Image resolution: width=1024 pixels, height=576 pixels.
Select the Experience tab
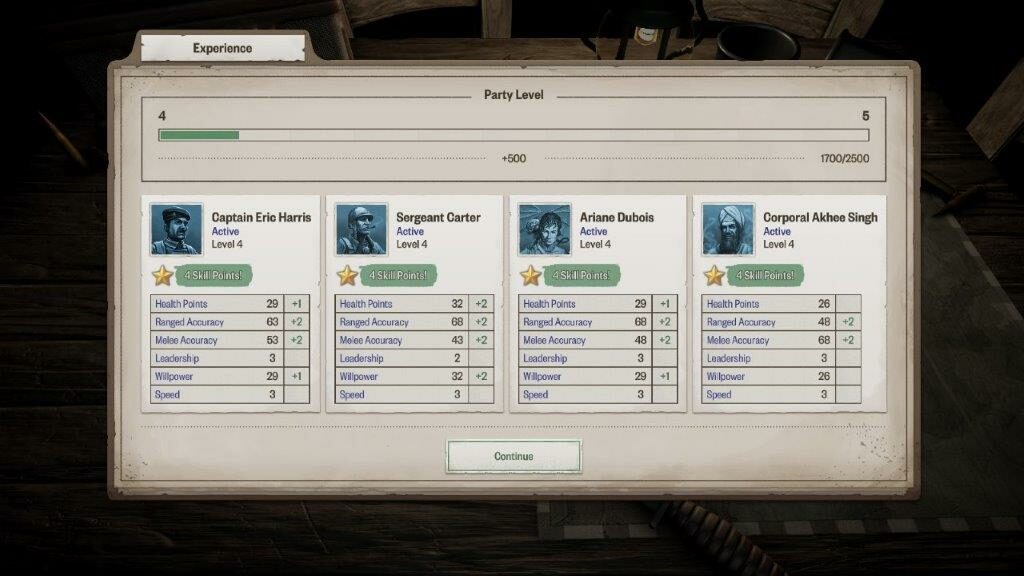[x=222, y=48]
